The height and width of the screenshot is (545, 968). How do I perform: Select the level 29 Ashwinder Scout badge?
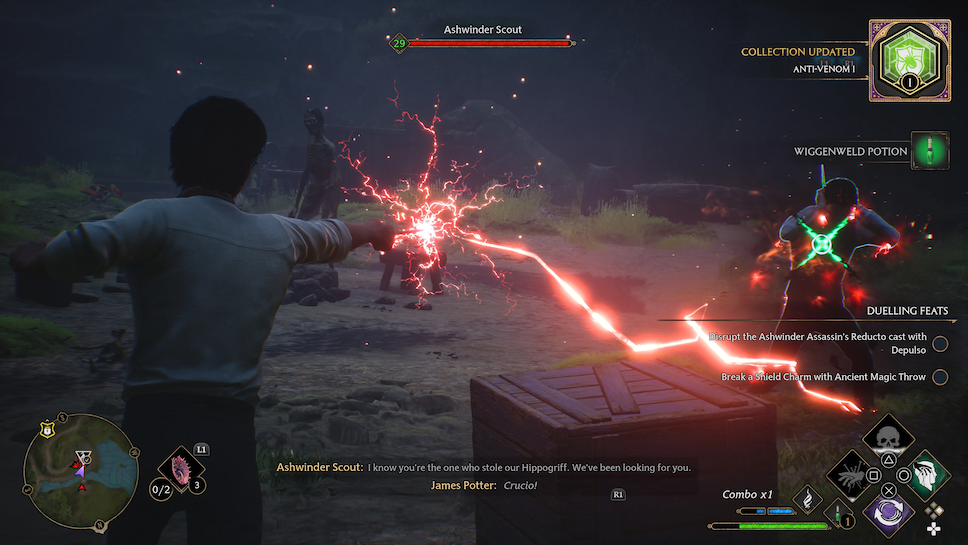coord(399,43)
